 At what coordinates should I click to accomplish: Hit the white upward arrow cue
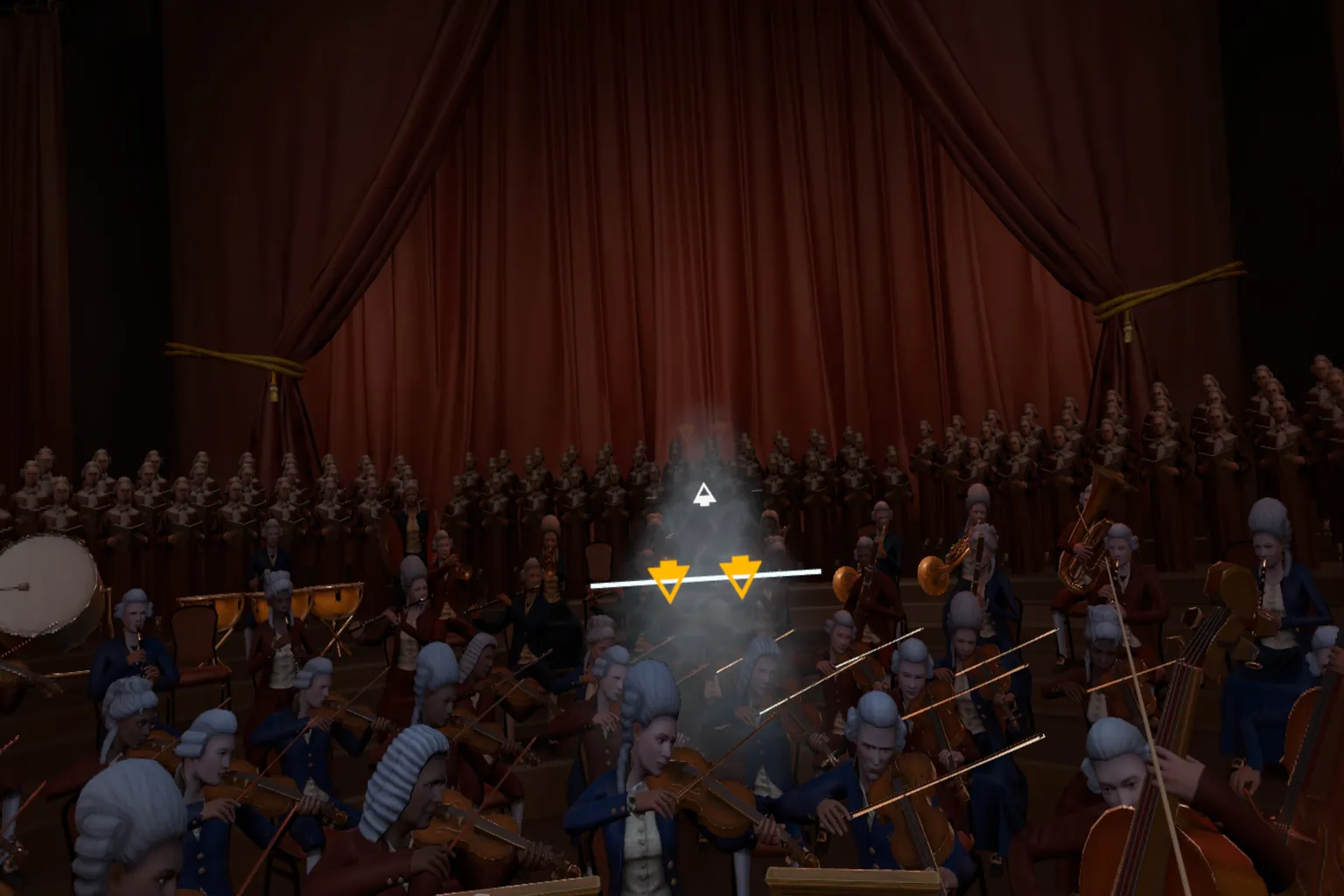pyautogui.click(x=702, y=495)
